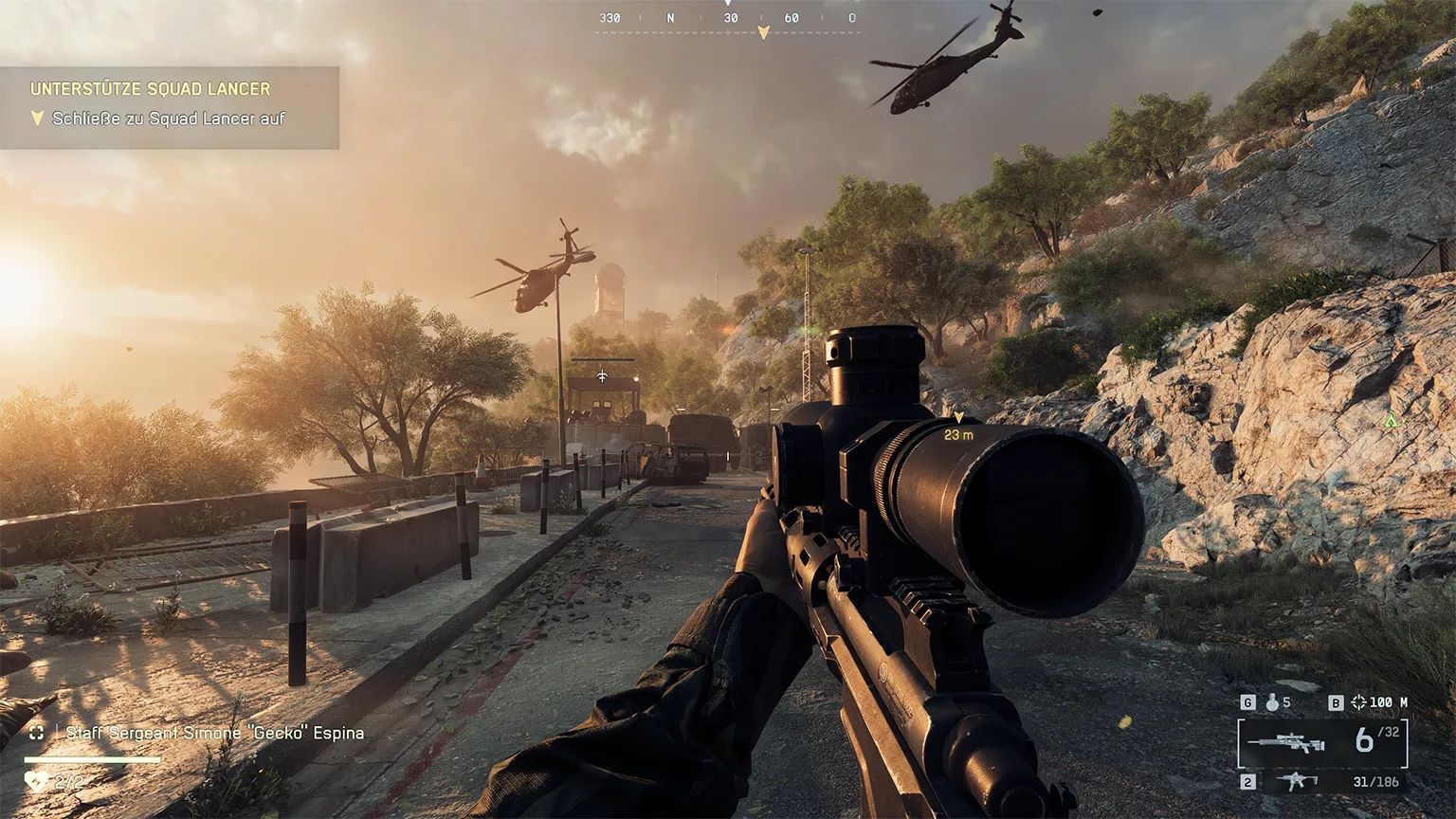The width and height of the screenshot is (1456, 819).
Task: Expand the bracketed active weapon panel
Action: [1324, 742]
